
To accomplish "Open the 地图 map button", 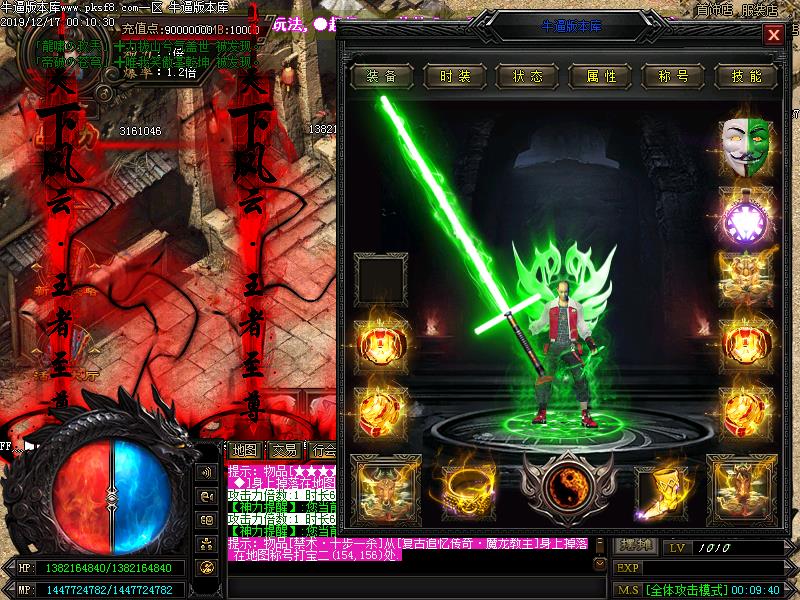I will (x=244, y=450).
